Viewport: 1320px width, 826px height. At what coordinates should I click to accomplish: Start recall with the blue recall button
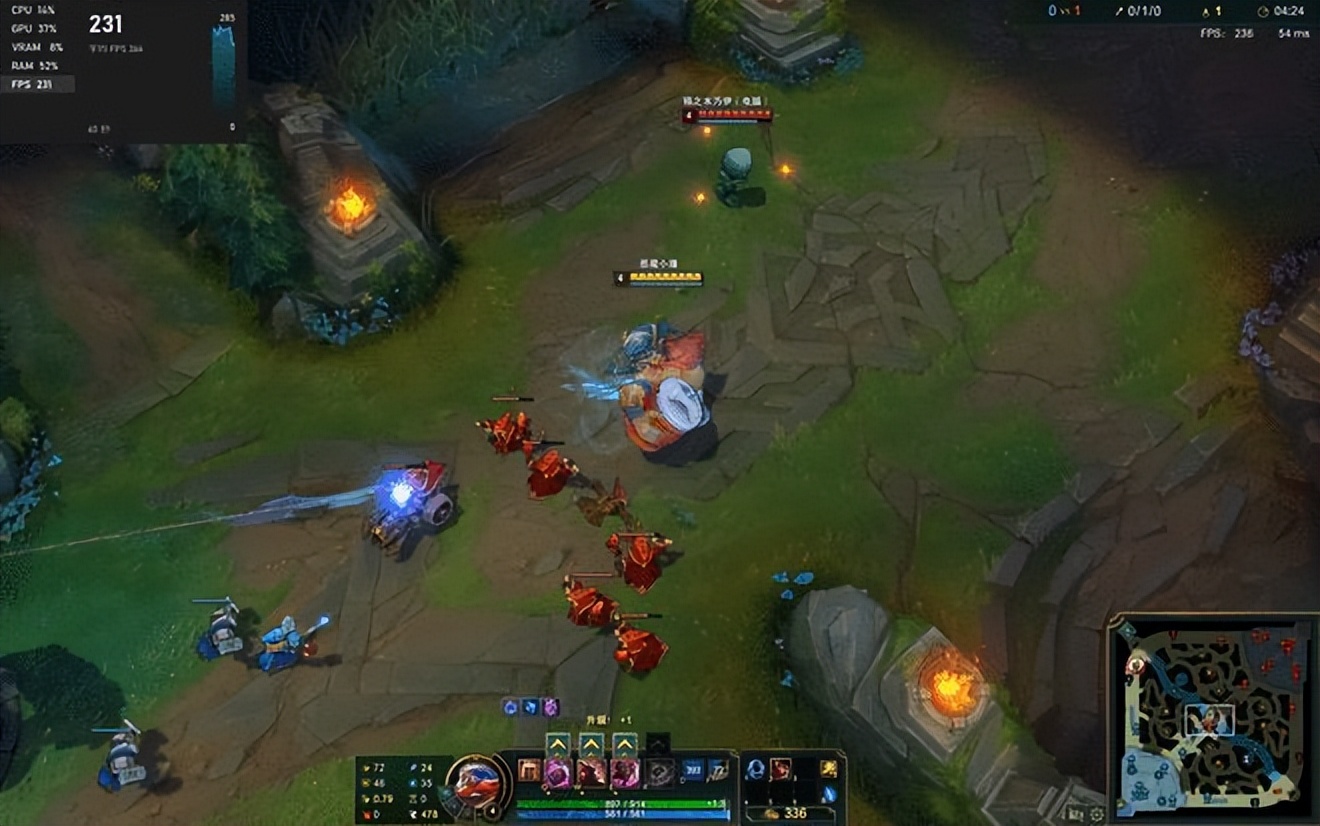click(x=829, y=794)
